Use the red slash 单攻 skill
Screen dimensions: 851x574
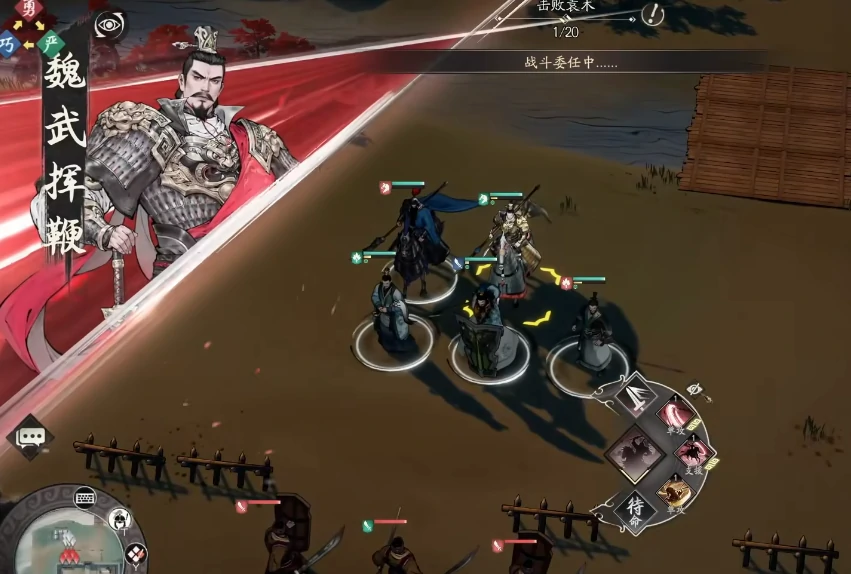(674, 416)
